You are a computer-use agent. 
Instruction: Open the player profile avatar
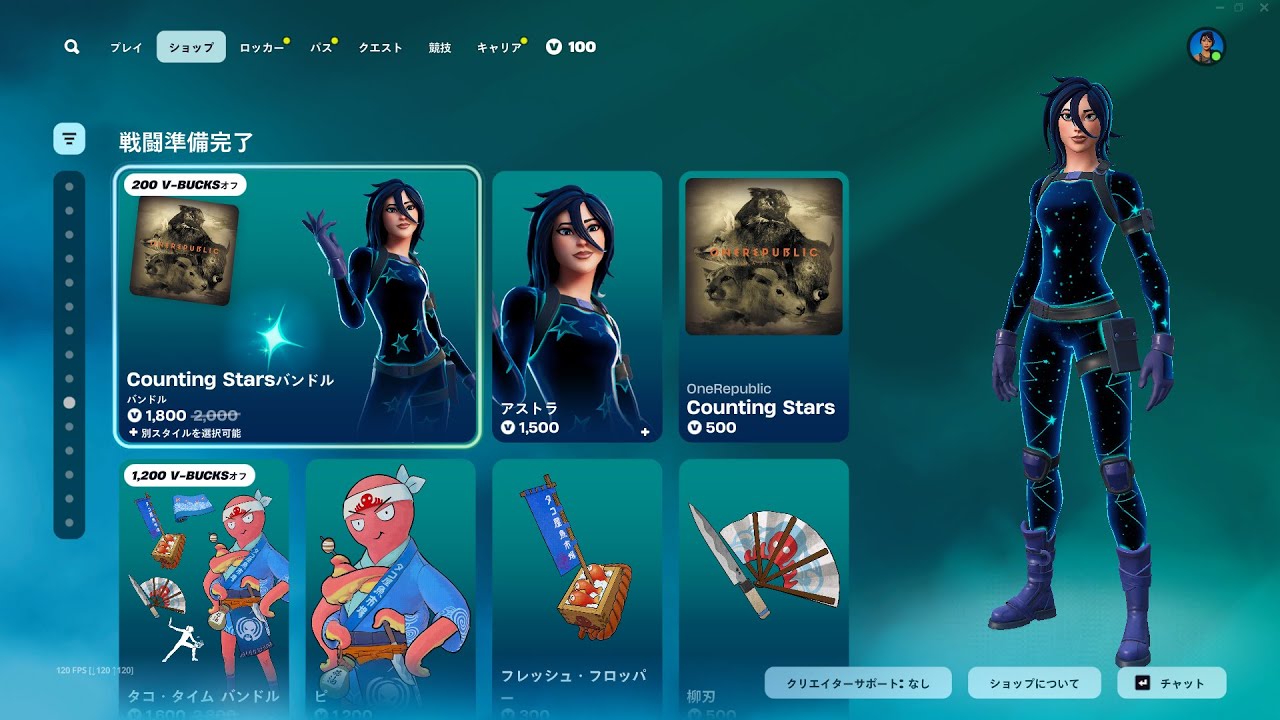pos(1206,47)
